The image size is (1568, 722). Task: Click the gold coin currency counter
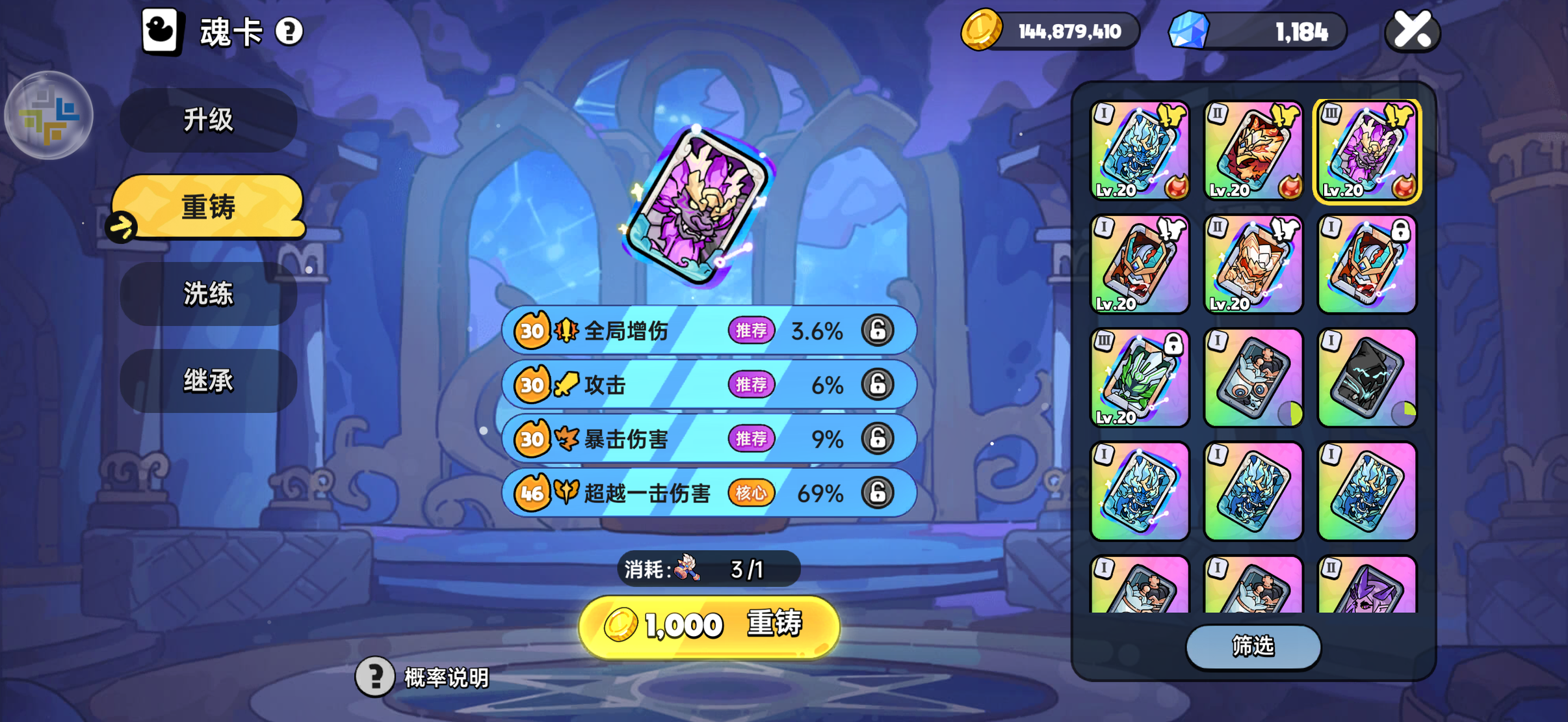click(1051, 31)
